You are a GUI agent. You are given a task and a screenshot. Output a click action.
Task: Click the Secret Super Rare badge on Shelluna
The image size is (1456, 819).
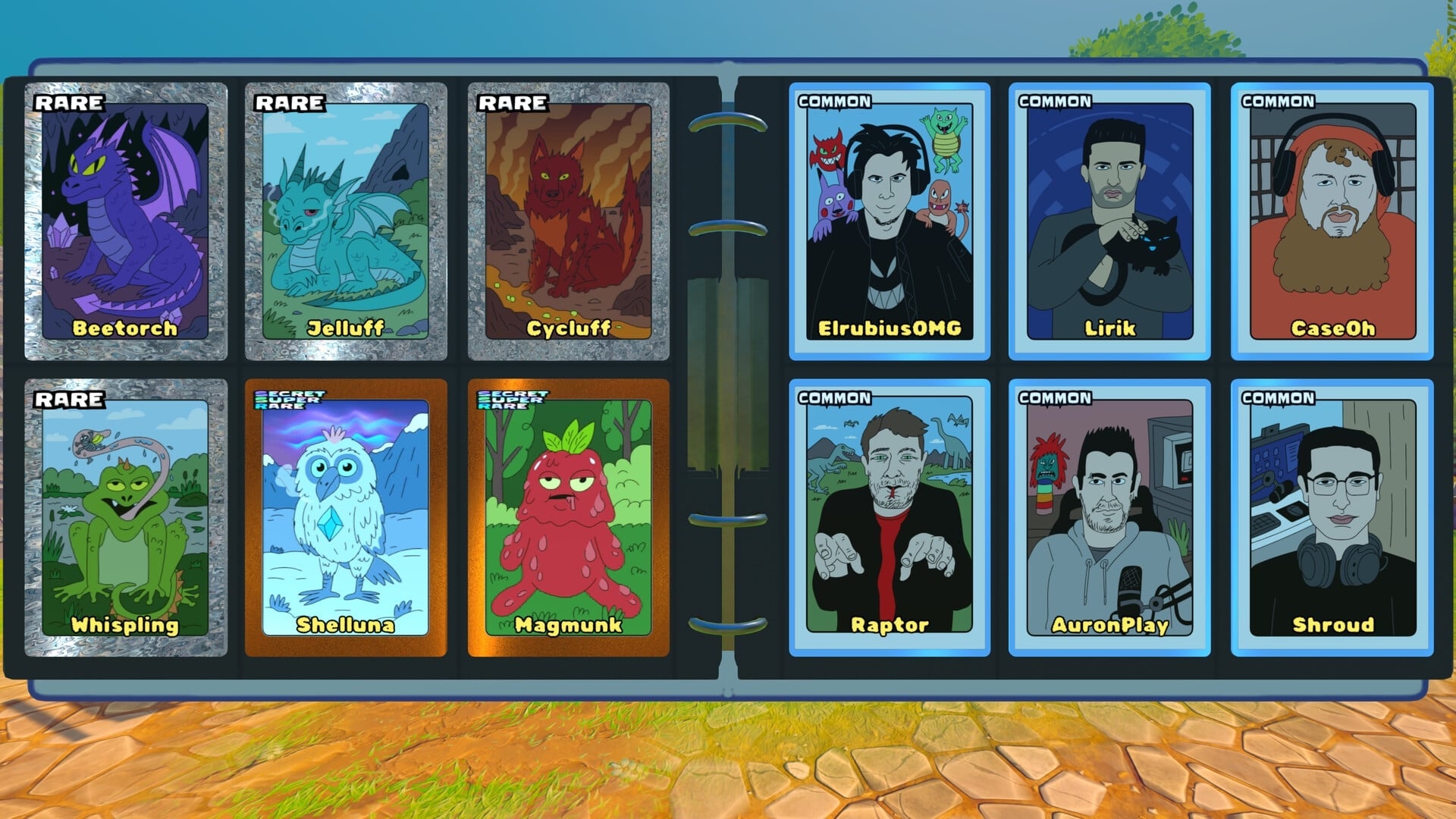click(290, 400)
